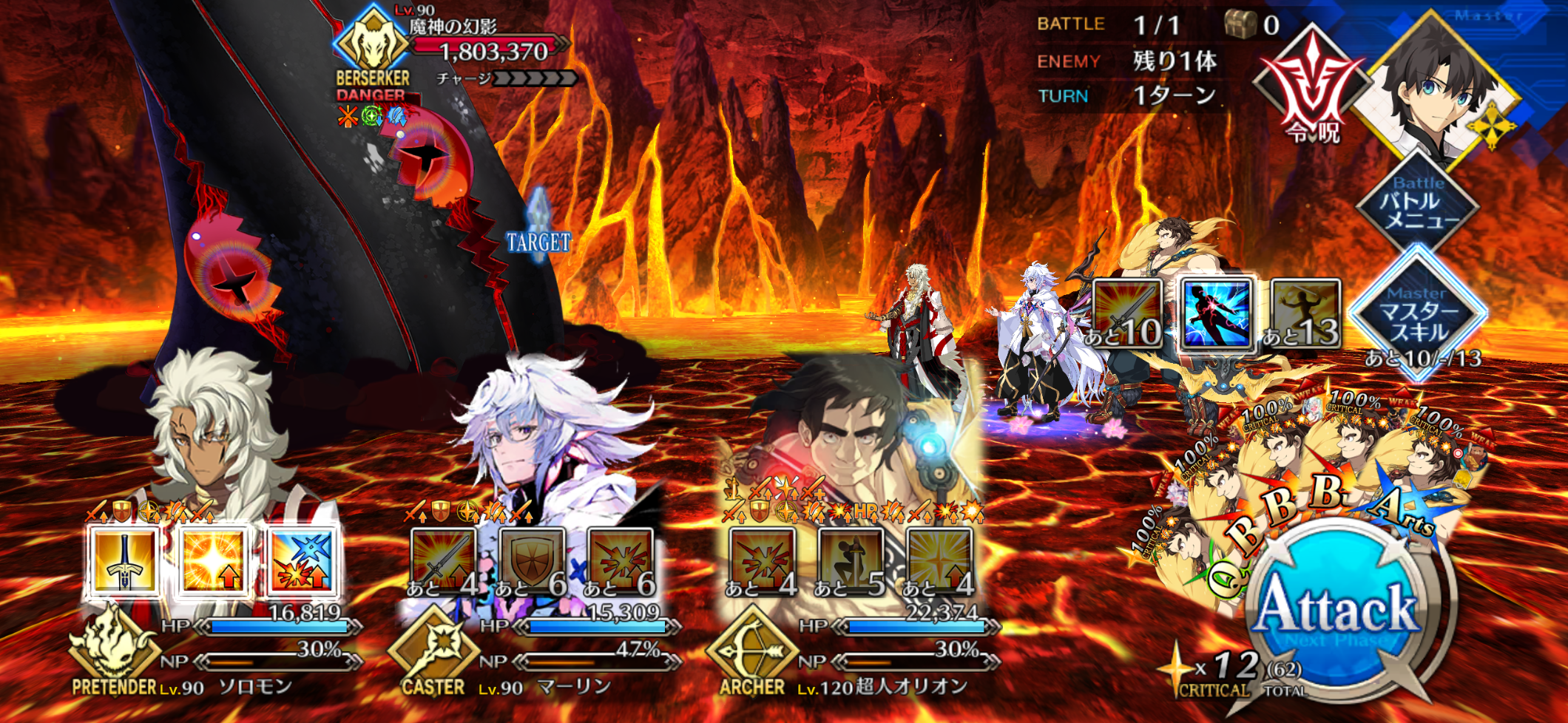1568x723 pixels.
Task: Open the Battle Menu
Action: pos(1418,203)
